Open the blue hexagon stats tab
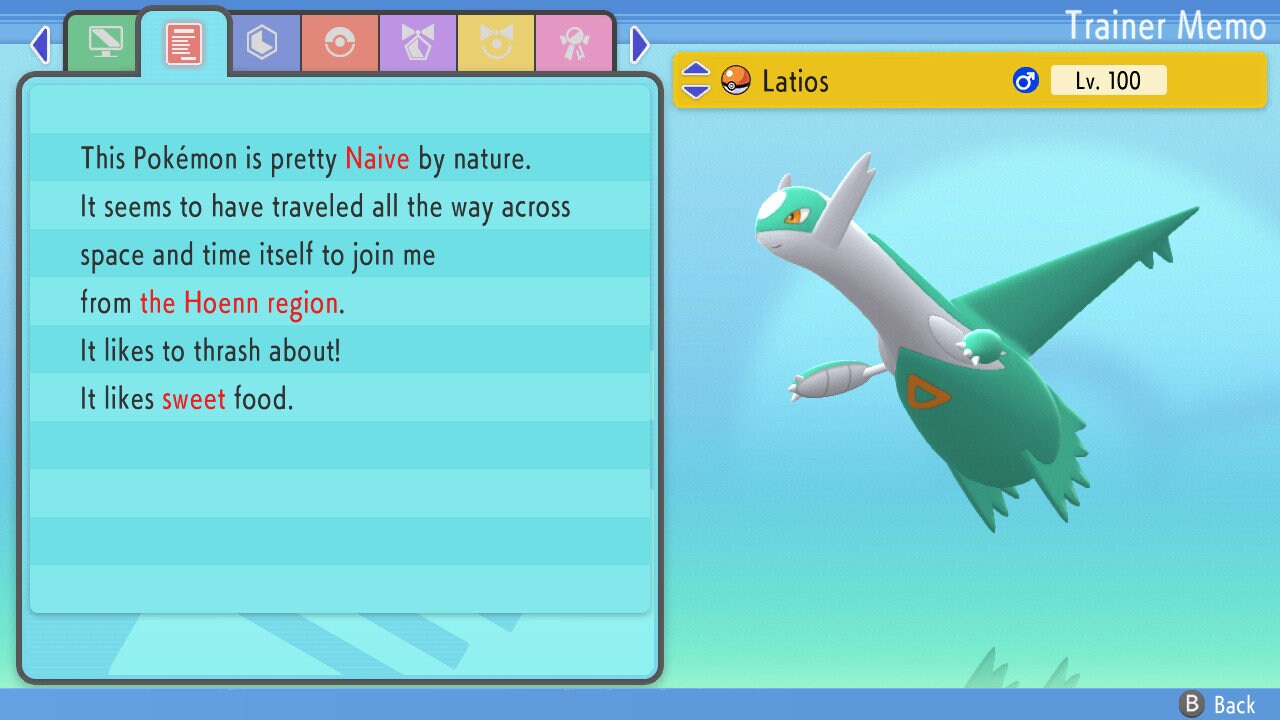 pyautogui.click(x=262, y=43)
